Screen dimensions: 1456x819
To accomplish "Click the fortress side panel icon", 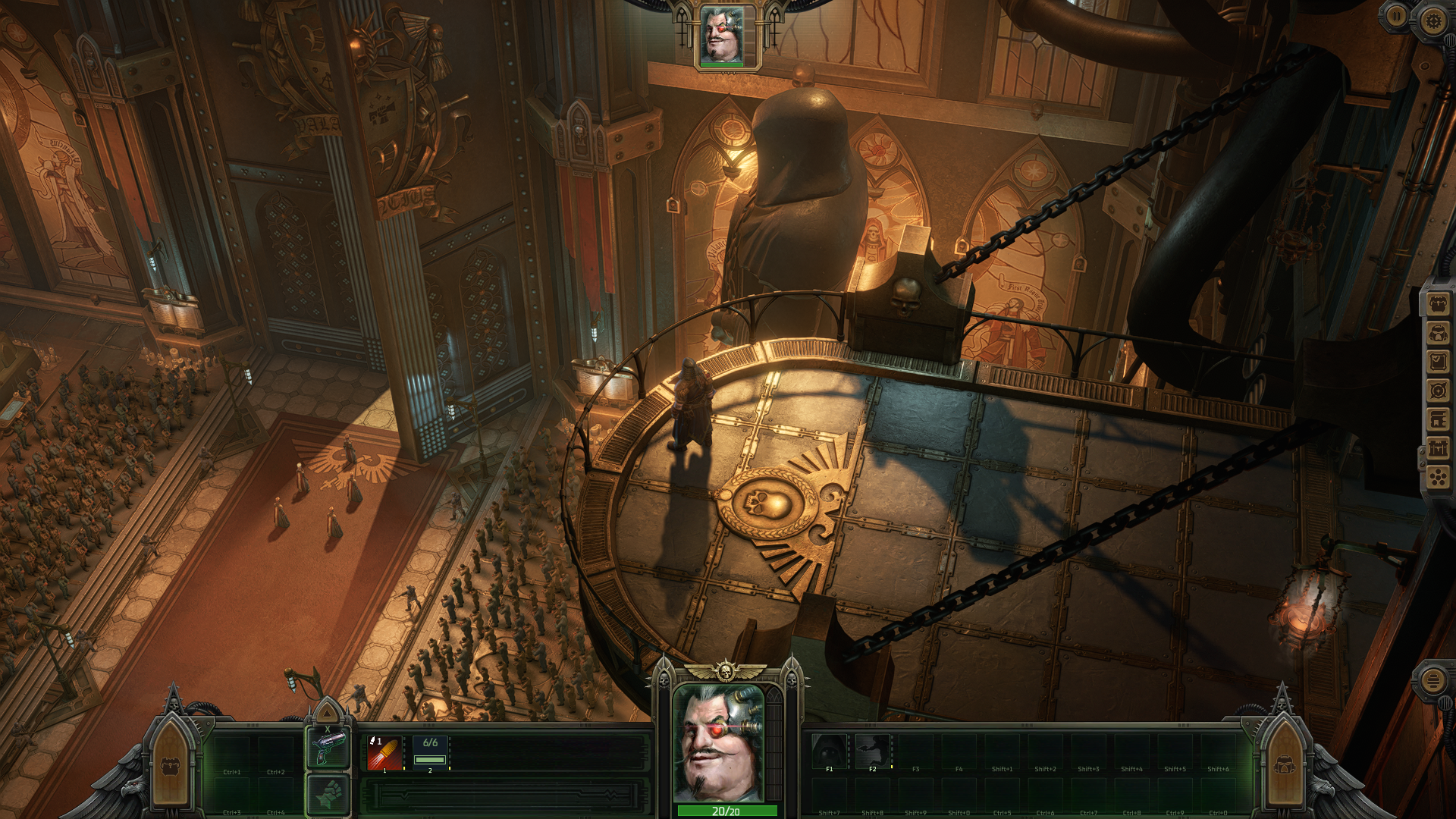I will (1439, 449).
